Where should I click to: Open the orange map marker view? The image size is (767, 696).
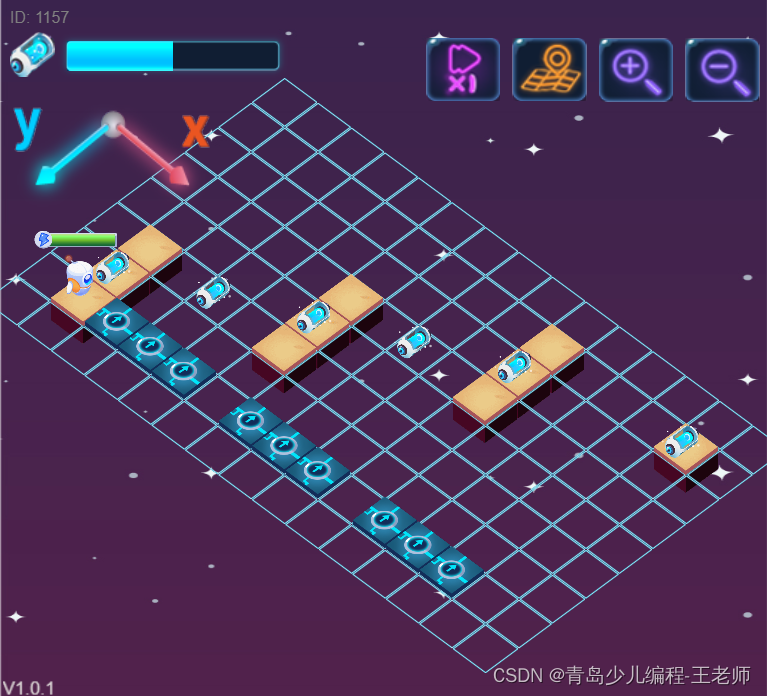549,70
